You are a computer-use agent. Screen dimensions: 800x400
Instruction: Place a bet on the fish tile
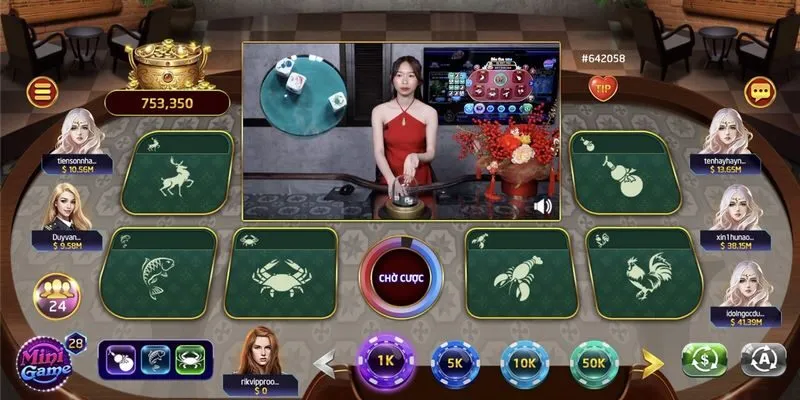[160, 270]
